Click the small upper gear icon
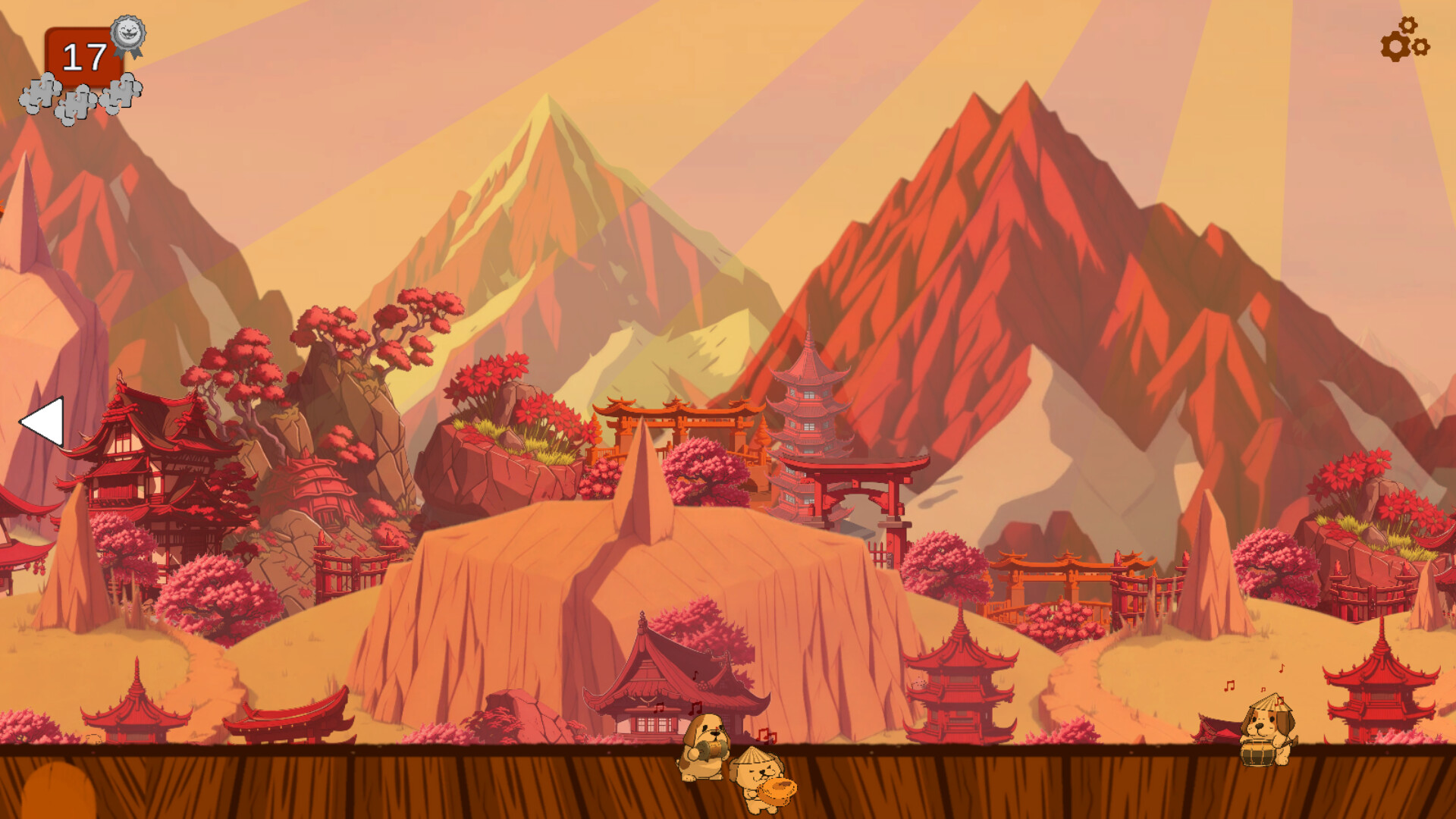Screen dimensions: 1456x819 point(1408,26)
